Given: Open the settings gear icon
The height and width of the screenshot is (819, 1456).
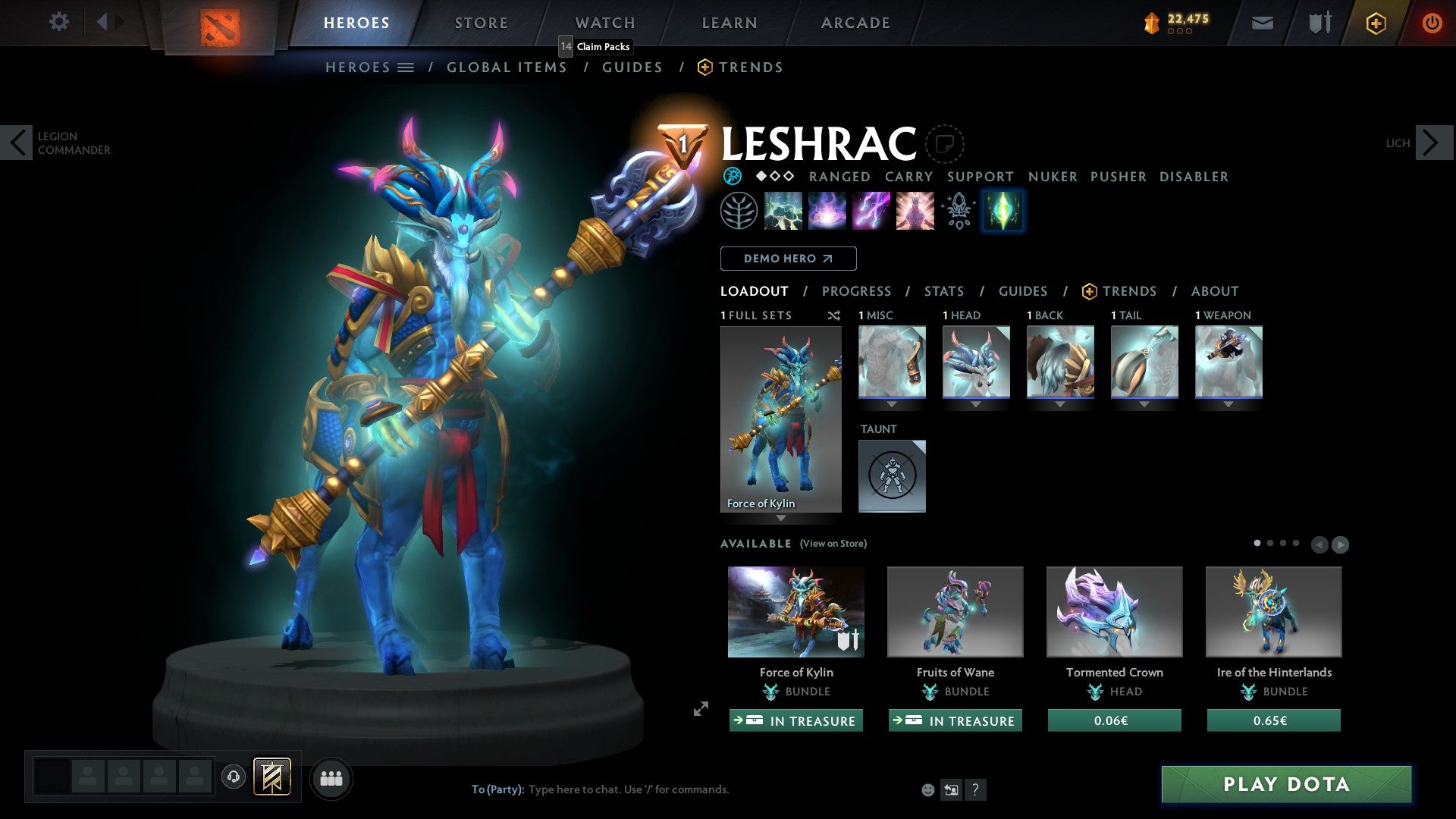Looking at the screenshot, I should [x=58, y=21].
